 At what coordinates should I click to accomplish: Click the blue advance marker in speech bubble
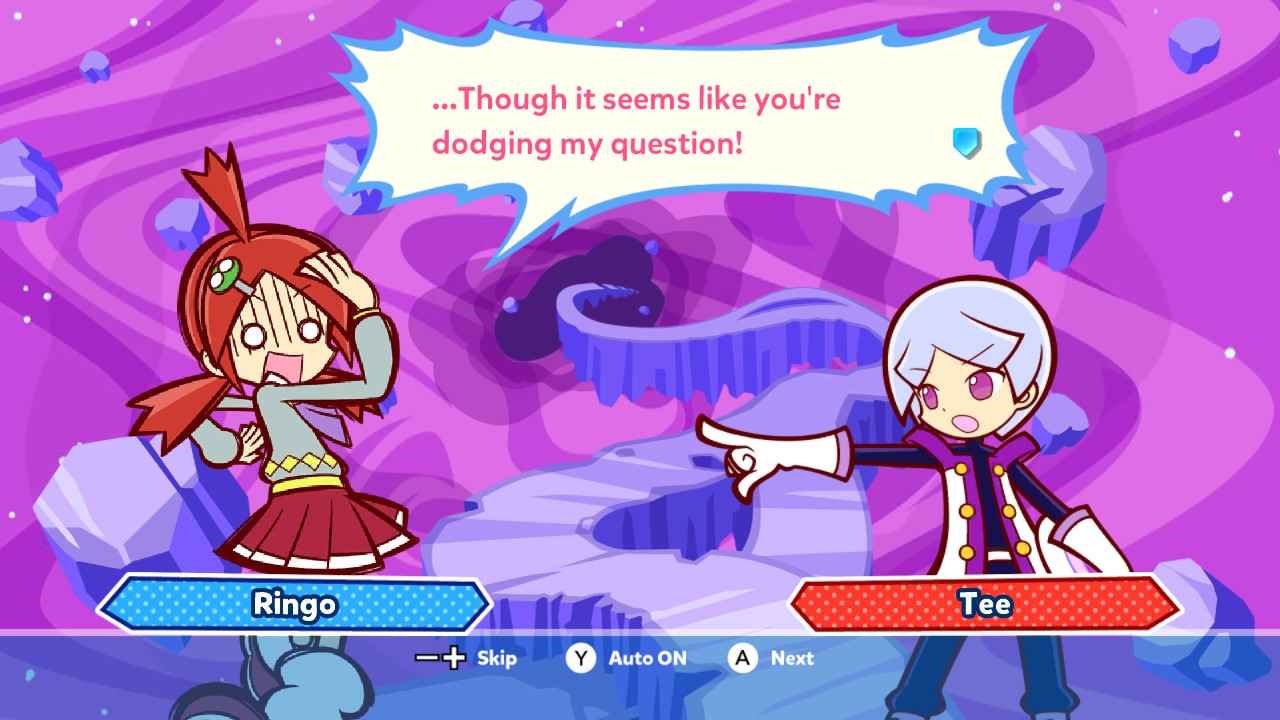click(966, 142)
